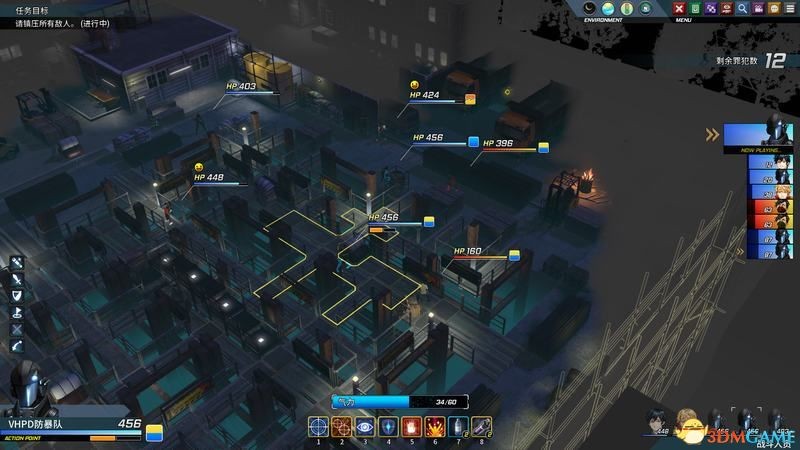Open the green clipboard menu icon
The height and width of the screenshot is (450, 800).
696,9
